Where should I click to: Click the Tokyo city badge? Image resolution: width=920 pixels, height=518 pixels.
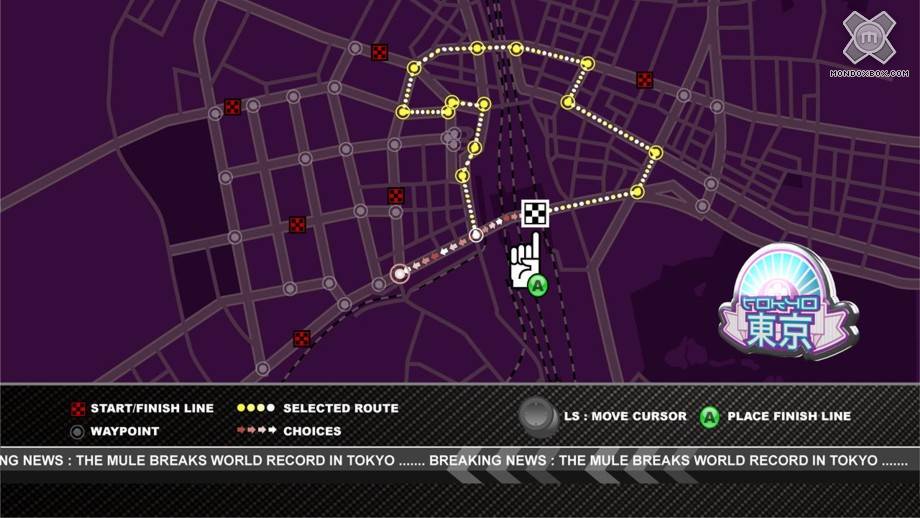point(787,304)
